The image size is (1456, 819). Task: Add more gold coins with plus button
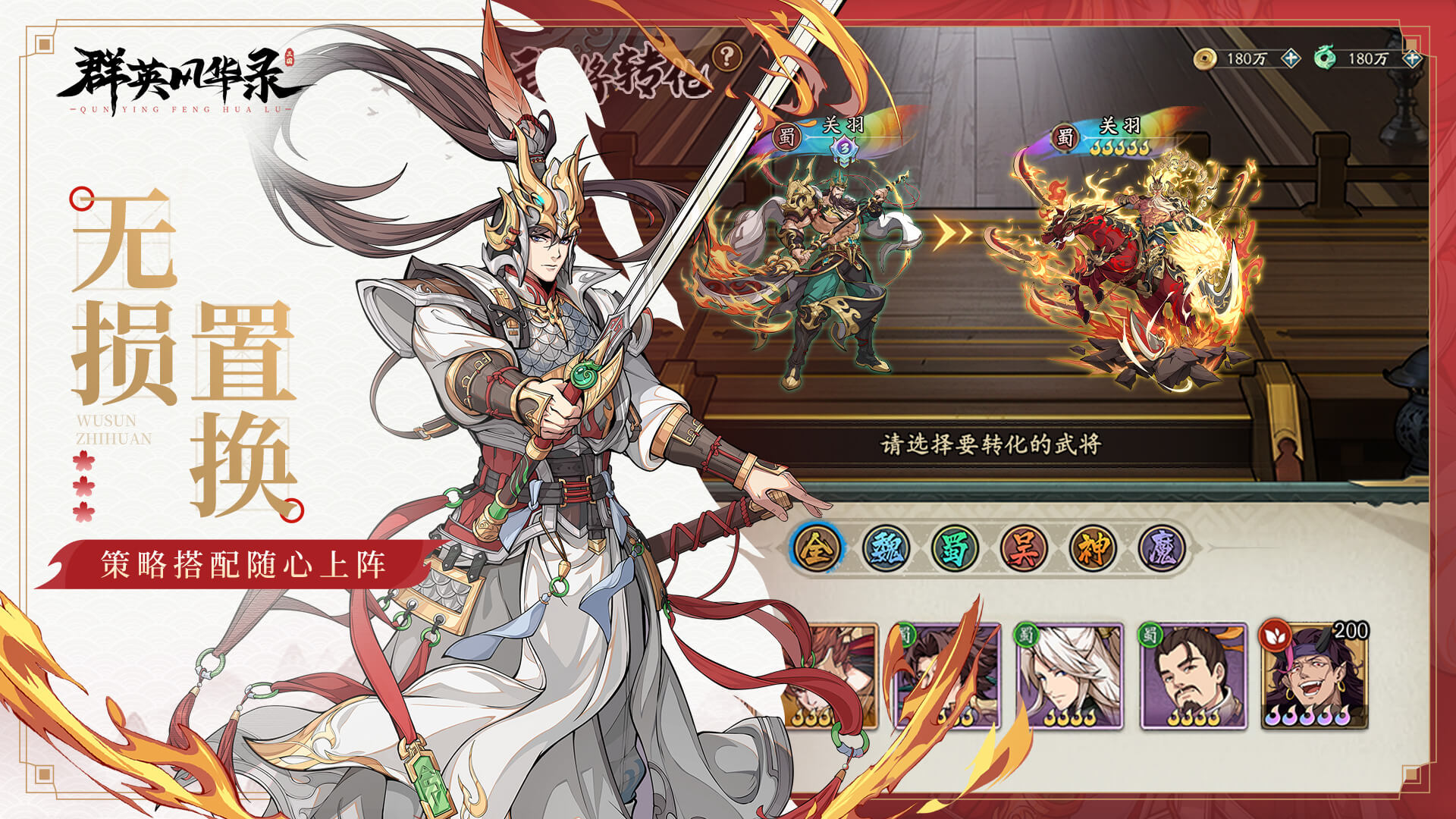1291,58
